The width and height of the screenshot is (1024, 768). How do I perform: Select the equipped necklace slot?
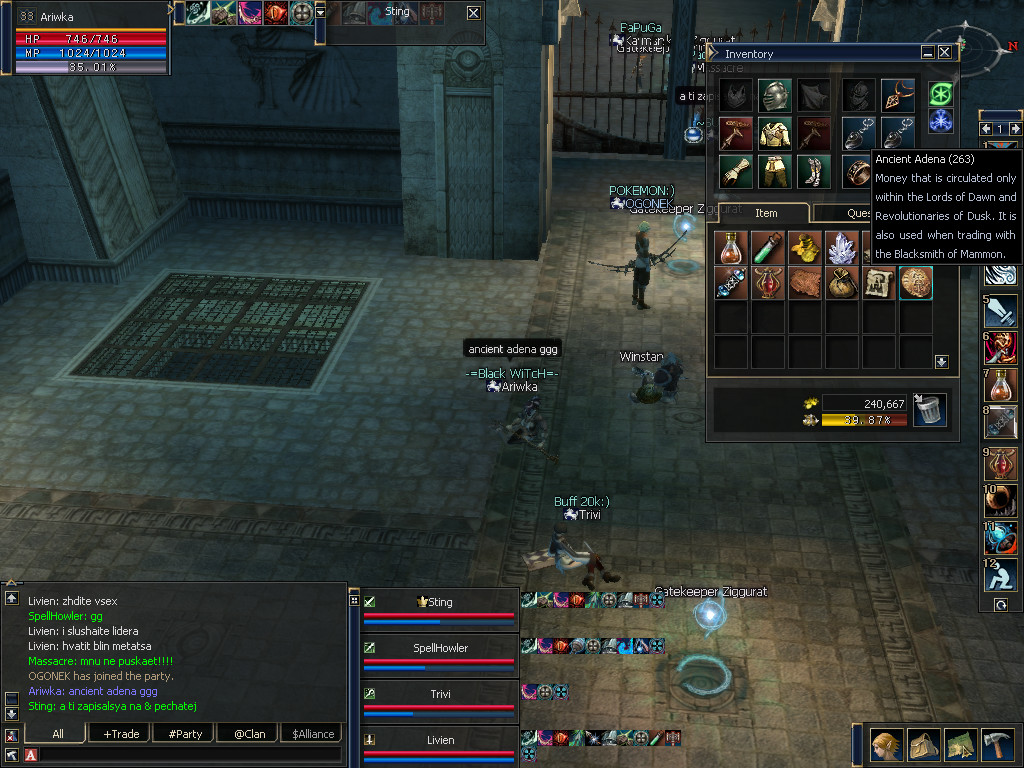pos(897,96)
